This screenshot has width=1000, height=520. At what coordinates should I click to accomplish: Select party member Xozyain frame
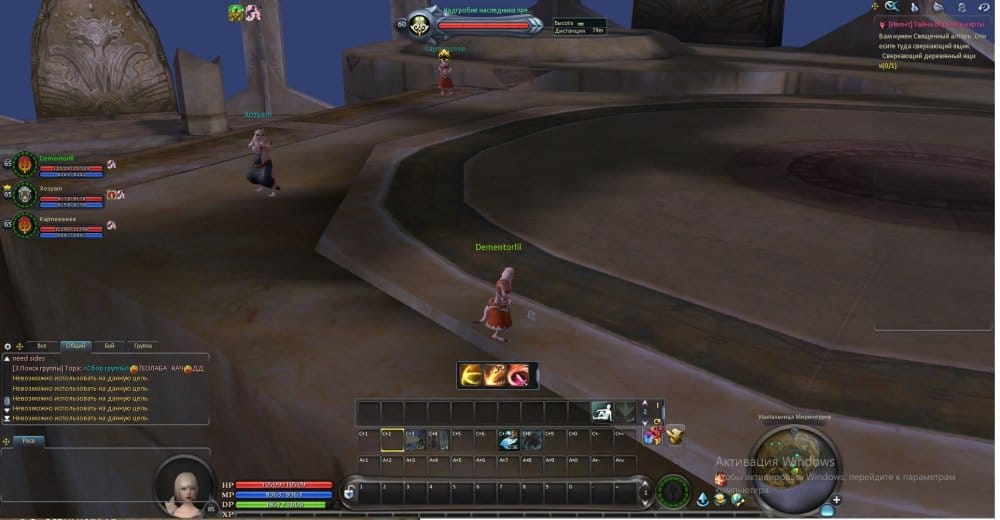pos(26,194)
